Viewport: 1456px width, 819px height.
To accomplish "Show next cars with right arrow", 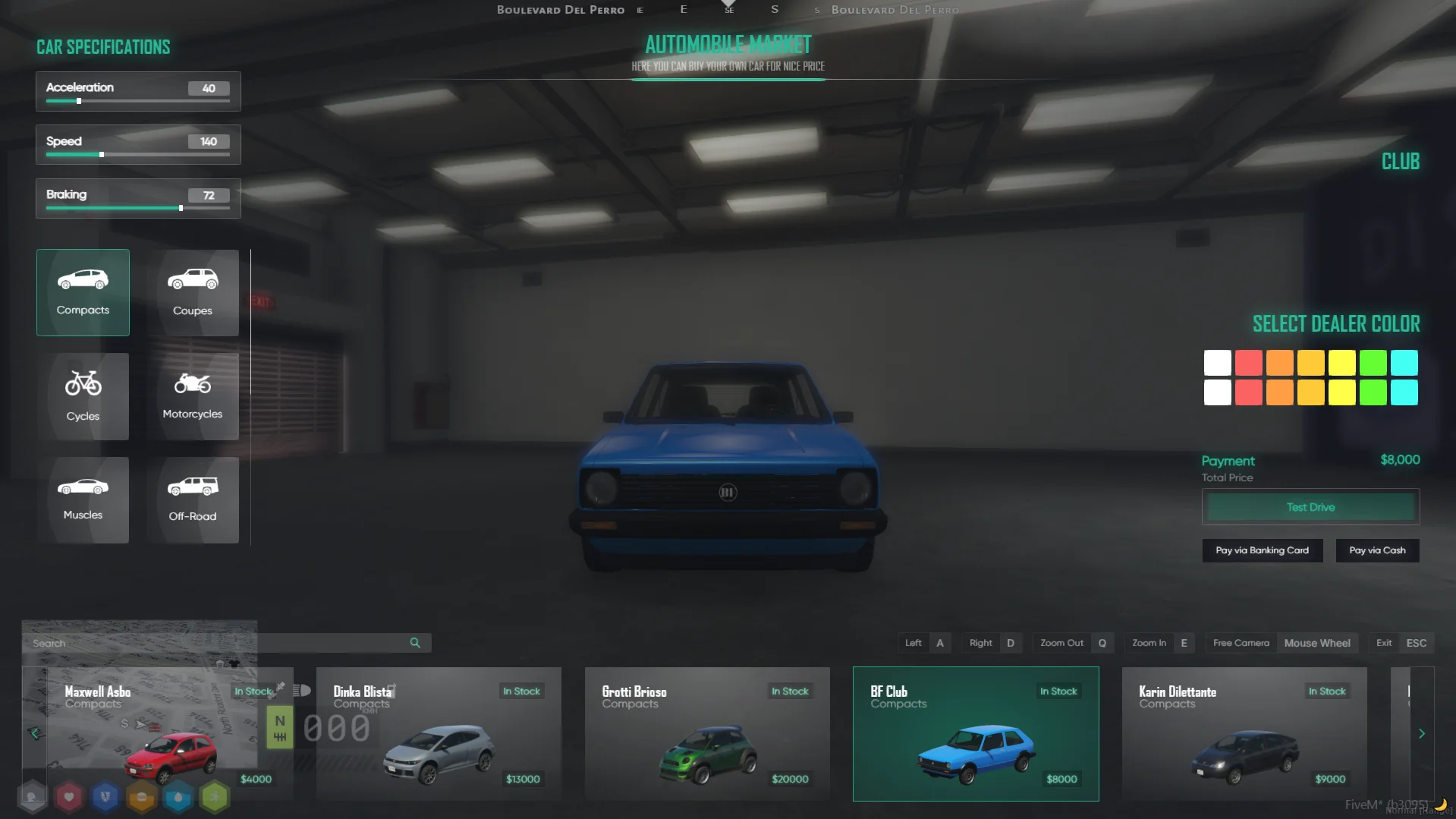I will tap(1422, 733).
